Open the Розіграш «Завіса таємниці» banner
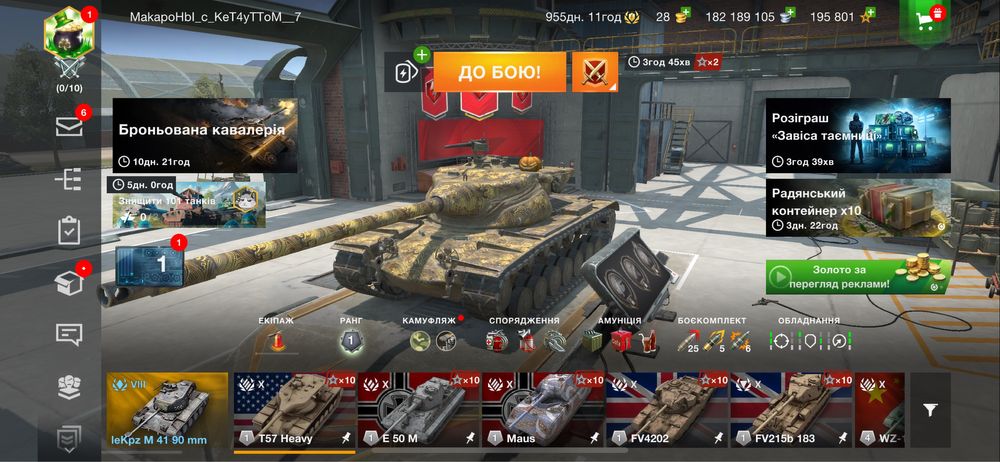 click(858, 135)
